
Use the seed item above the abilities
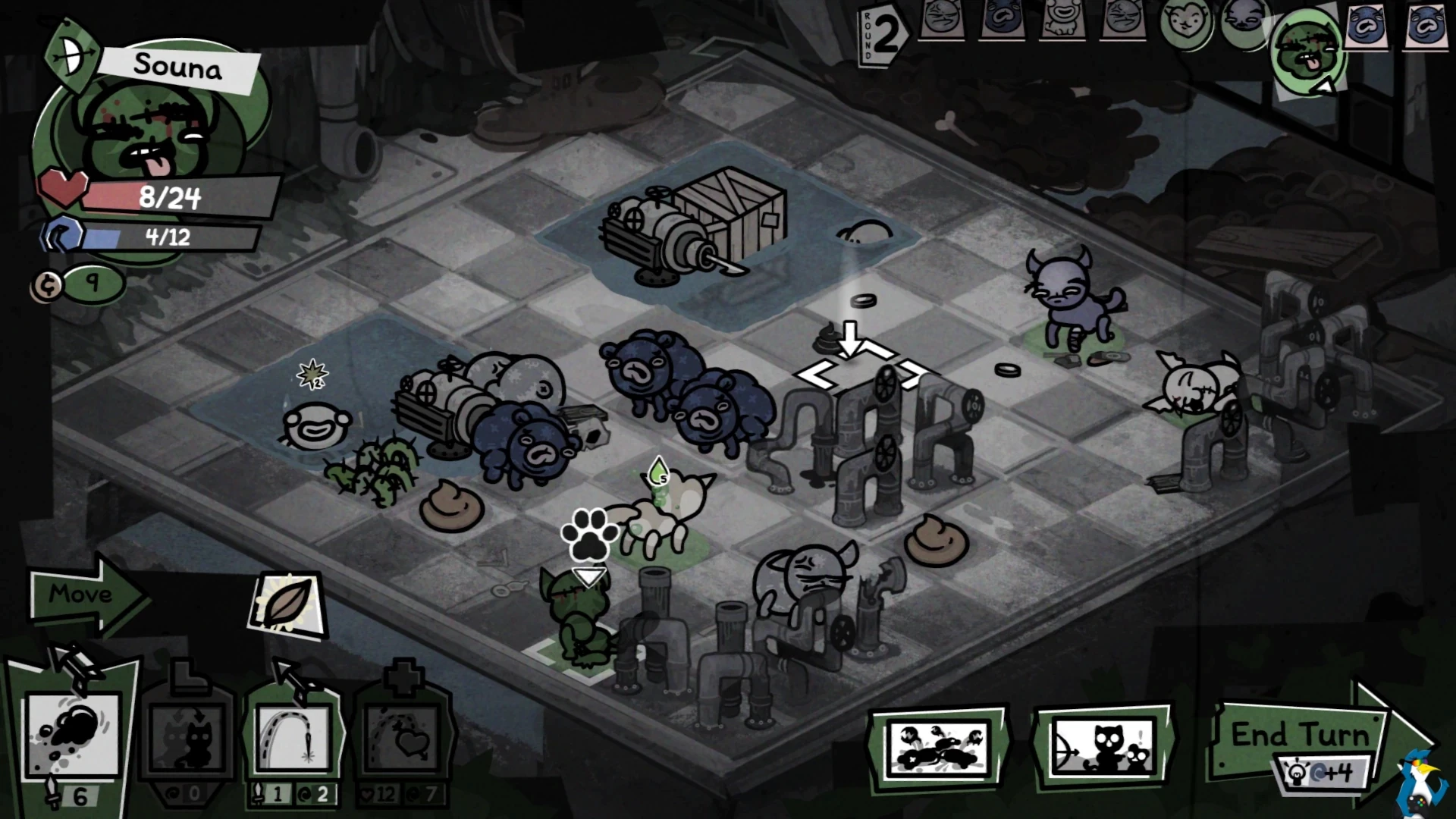[x=288, y=602]
